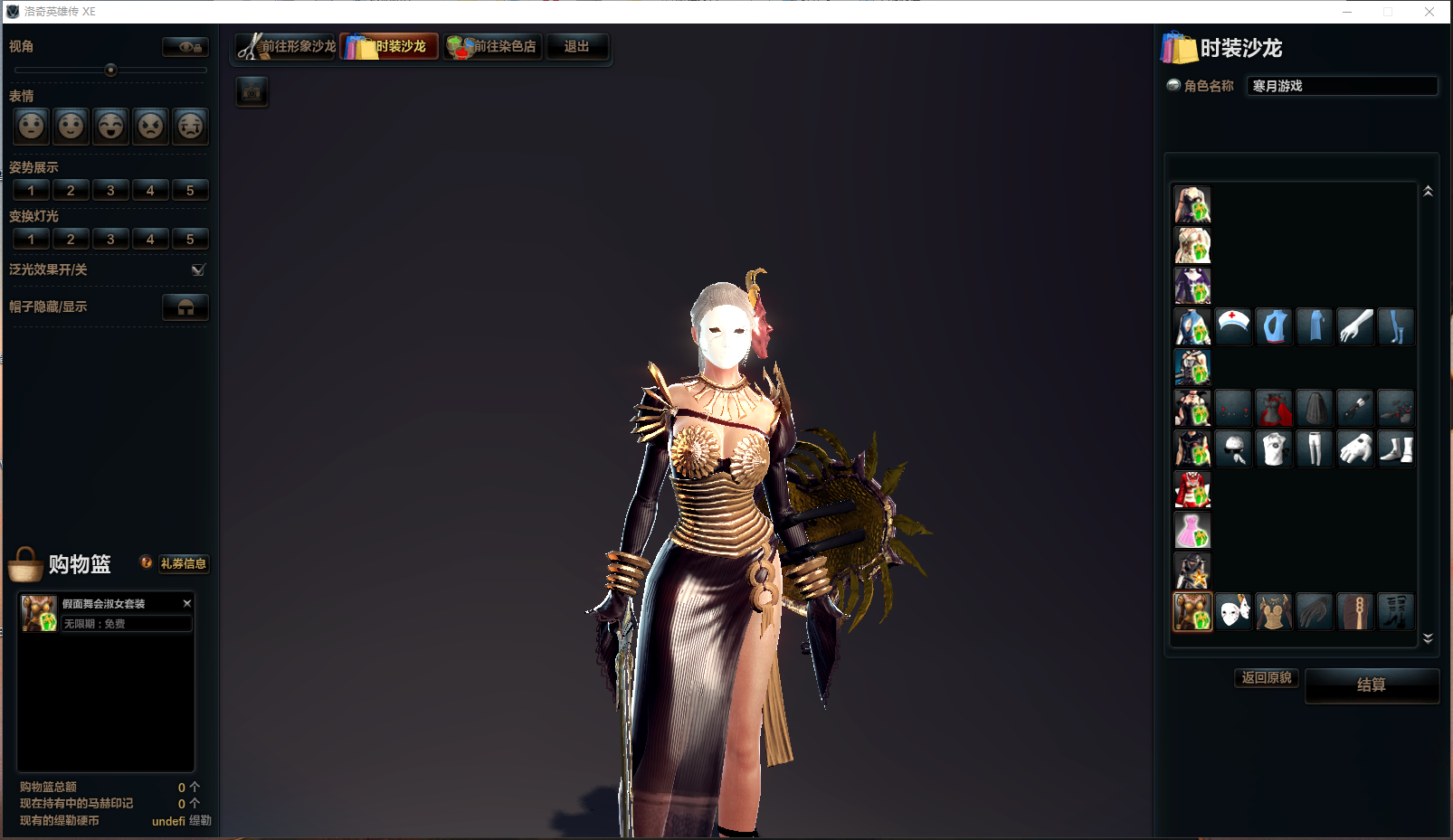Click the 角色名称 character name field
Screen dimensions: 1453x840
click(x=1342, y=86)
